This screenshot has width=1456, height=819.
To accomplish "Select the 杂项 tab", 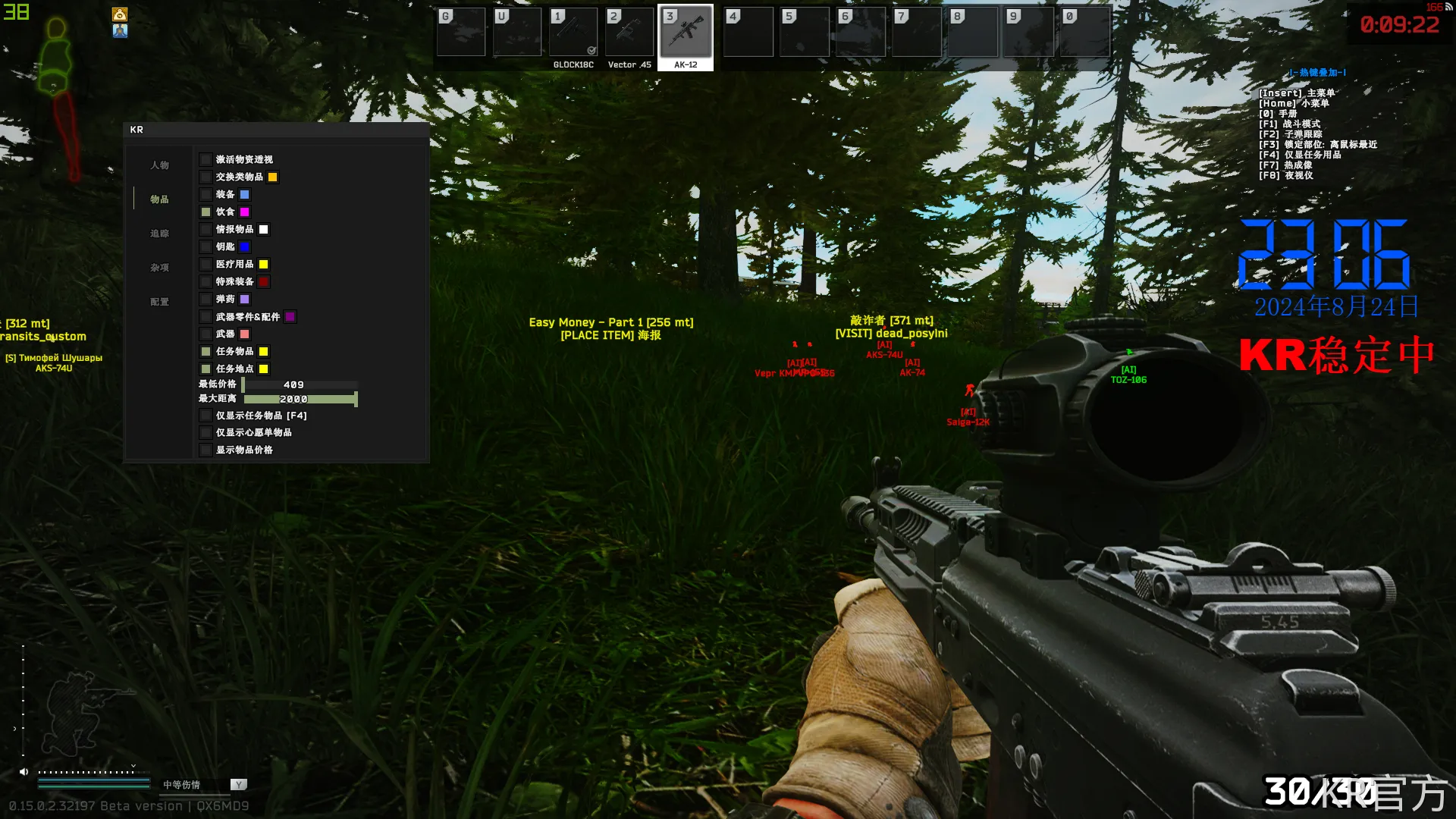I will [x=159, y=268].
